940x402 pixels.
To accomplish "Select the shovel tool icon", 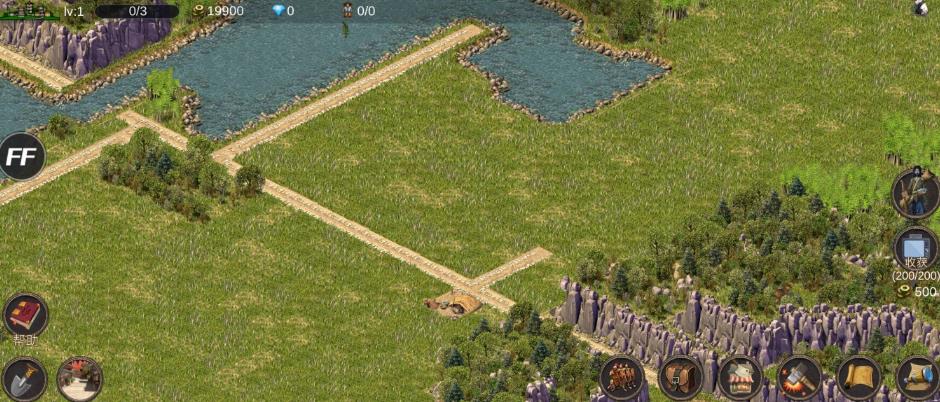I will click(x=24, y=379).
